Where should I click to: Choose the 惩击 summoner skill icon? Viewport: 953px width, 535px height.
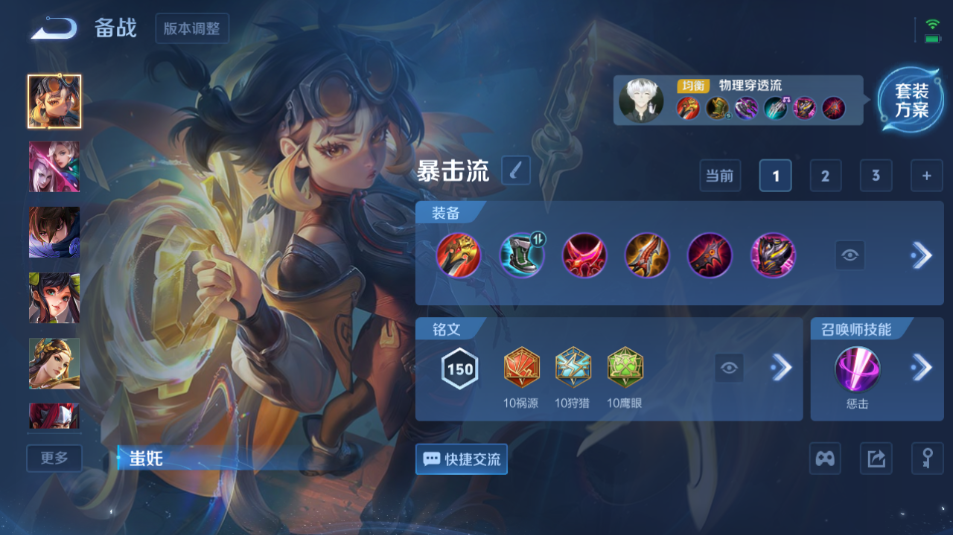coord(857,369)
